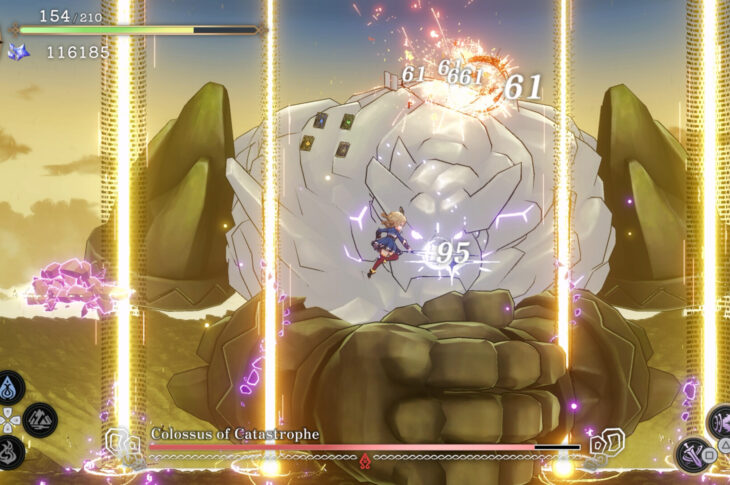
Task: Choose the mountain earth element icon
Action: (40, 418)
